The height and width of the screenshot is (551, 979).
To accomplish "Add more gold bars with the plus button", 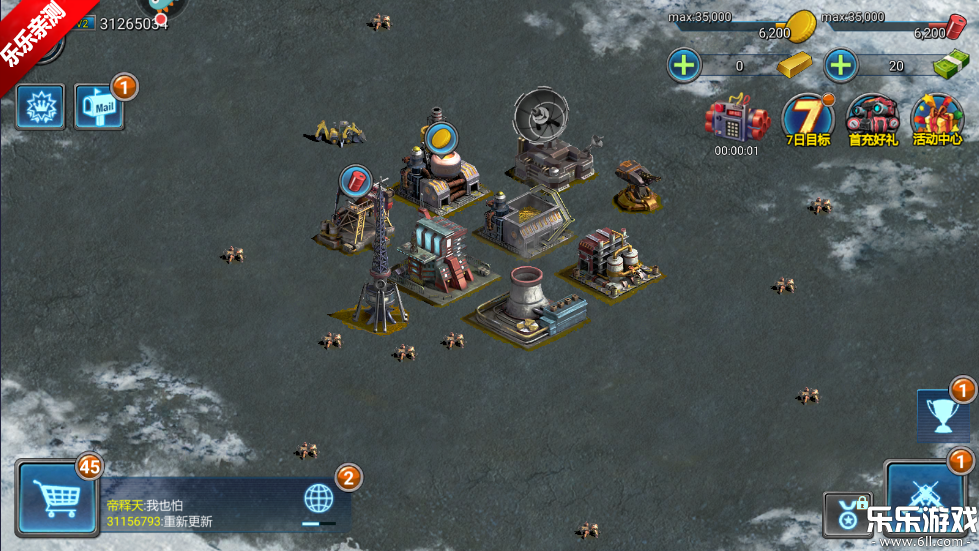I will point(684,66).
